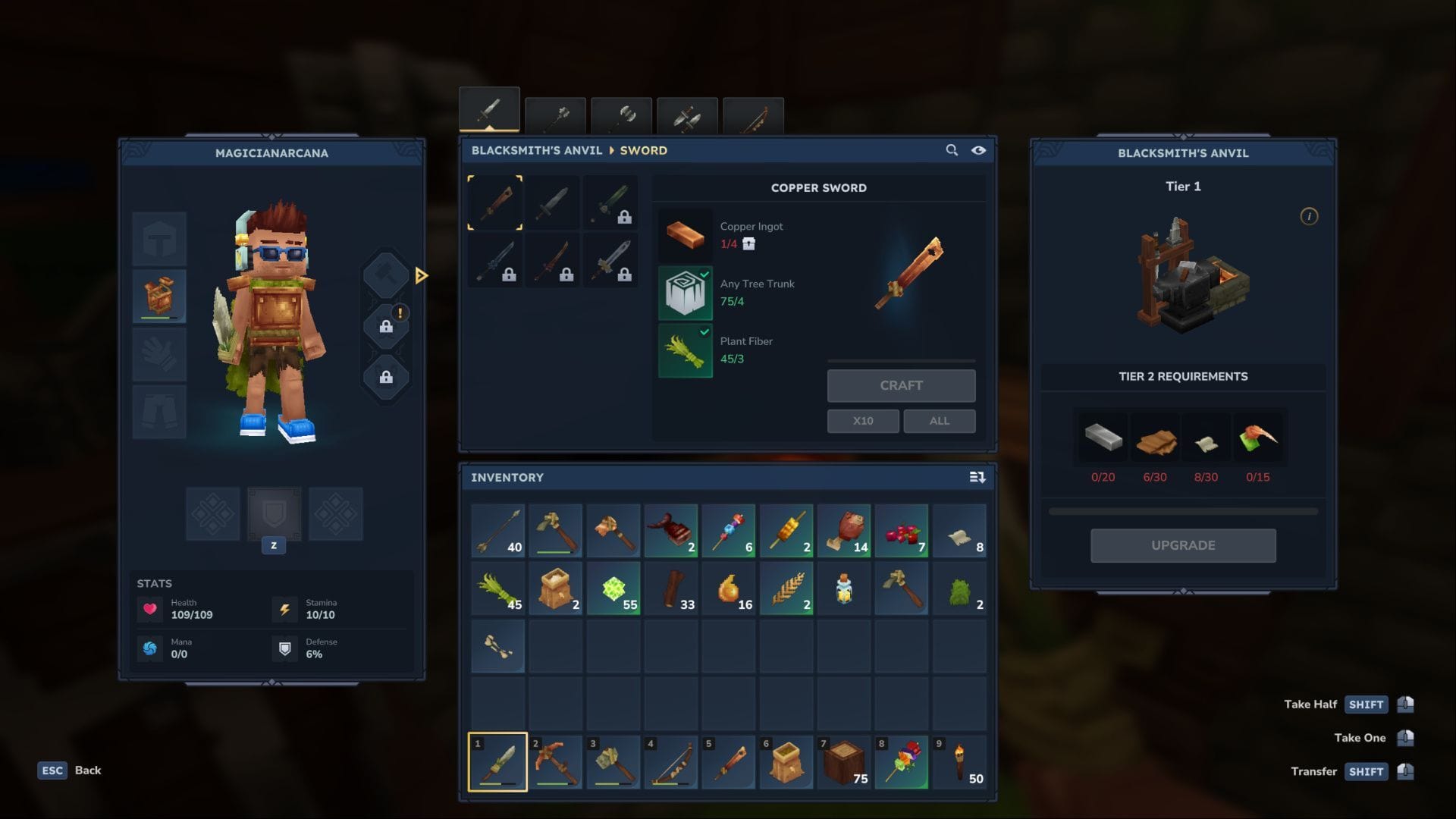
Task: Expand the Sword breadcrumb in Blacksmith's Anvil header
Action: tap(642, 150)
